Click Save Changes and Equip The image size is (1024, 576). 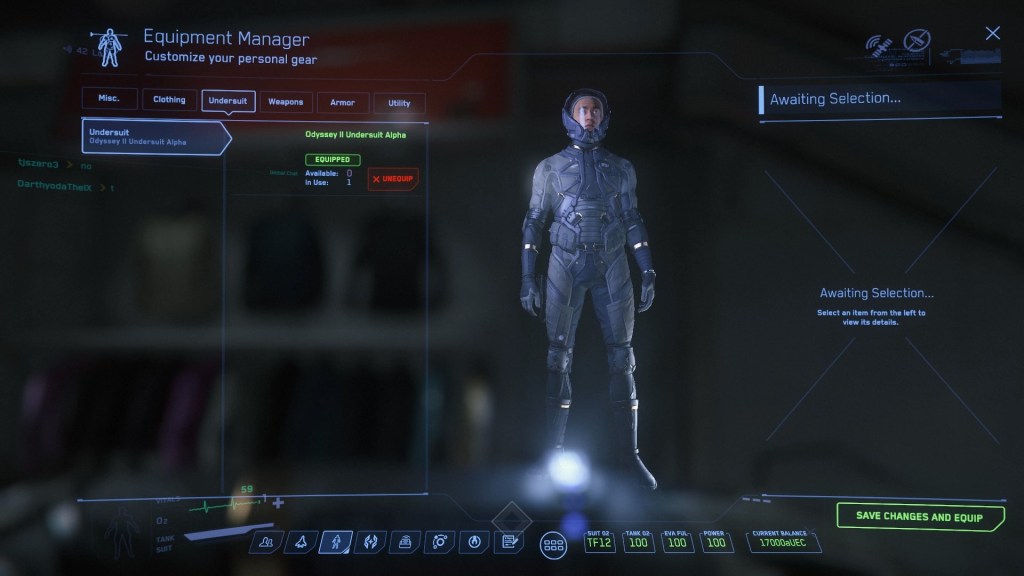pyautogui.click(x=920, y=517)
